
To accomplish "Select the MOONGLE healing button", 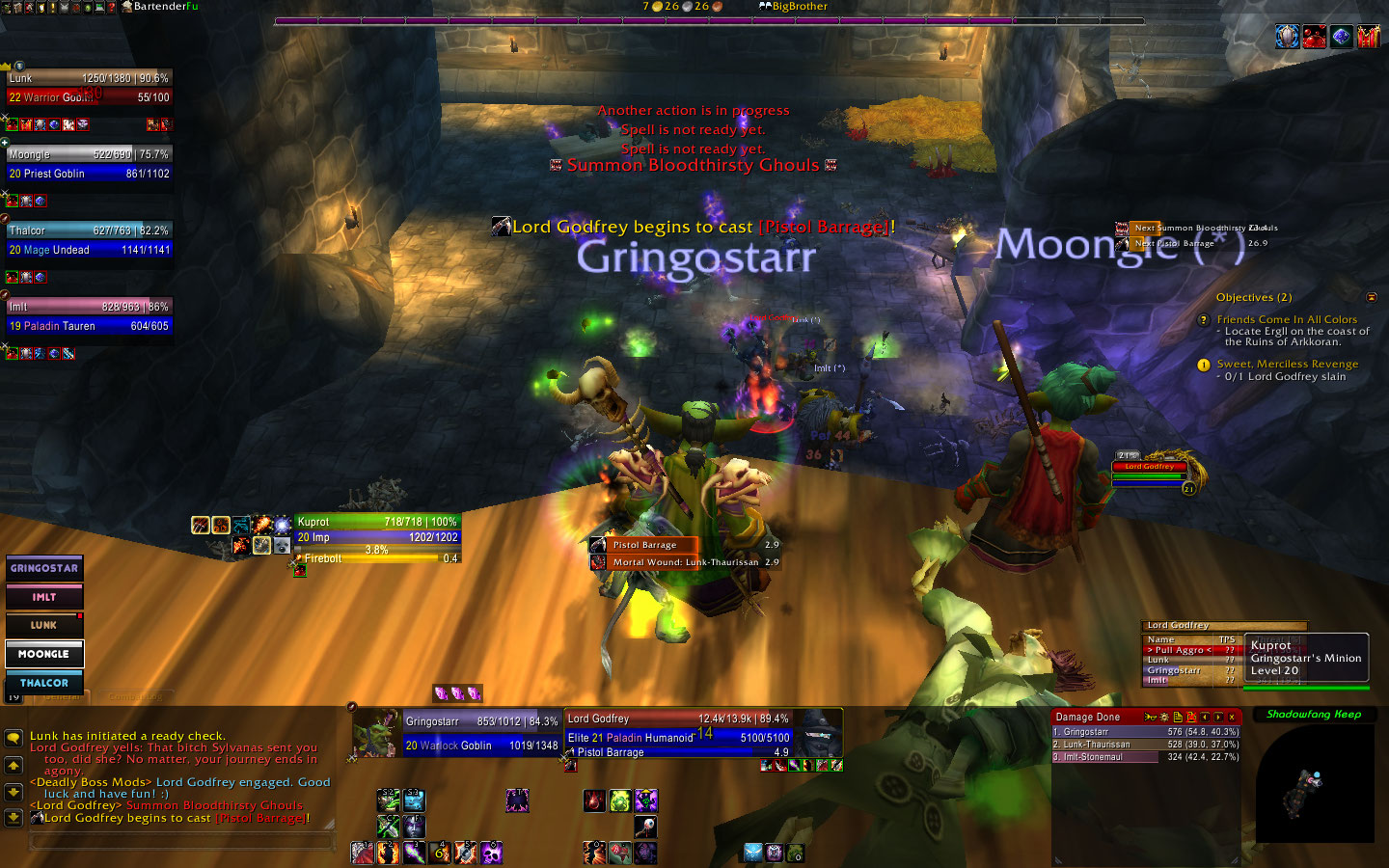I will point(44,654).
